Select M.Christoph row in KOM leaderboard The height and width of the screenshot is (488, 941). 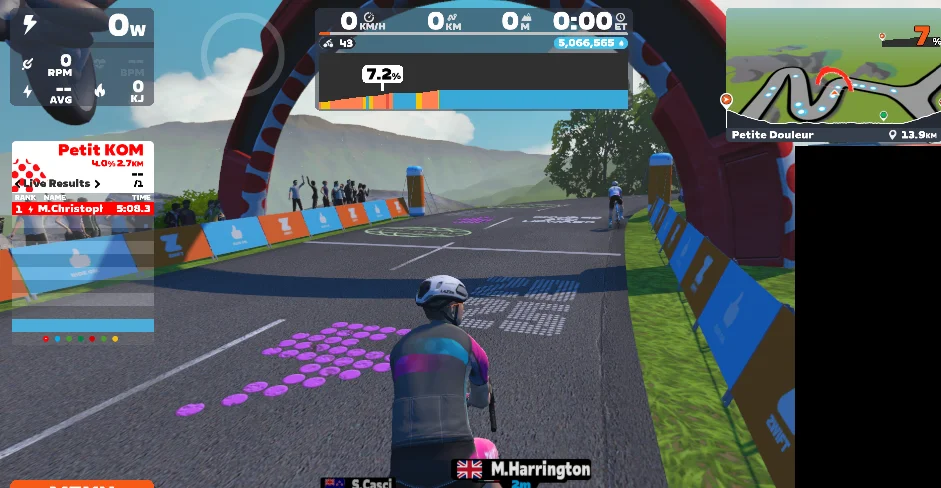[82, 208]
